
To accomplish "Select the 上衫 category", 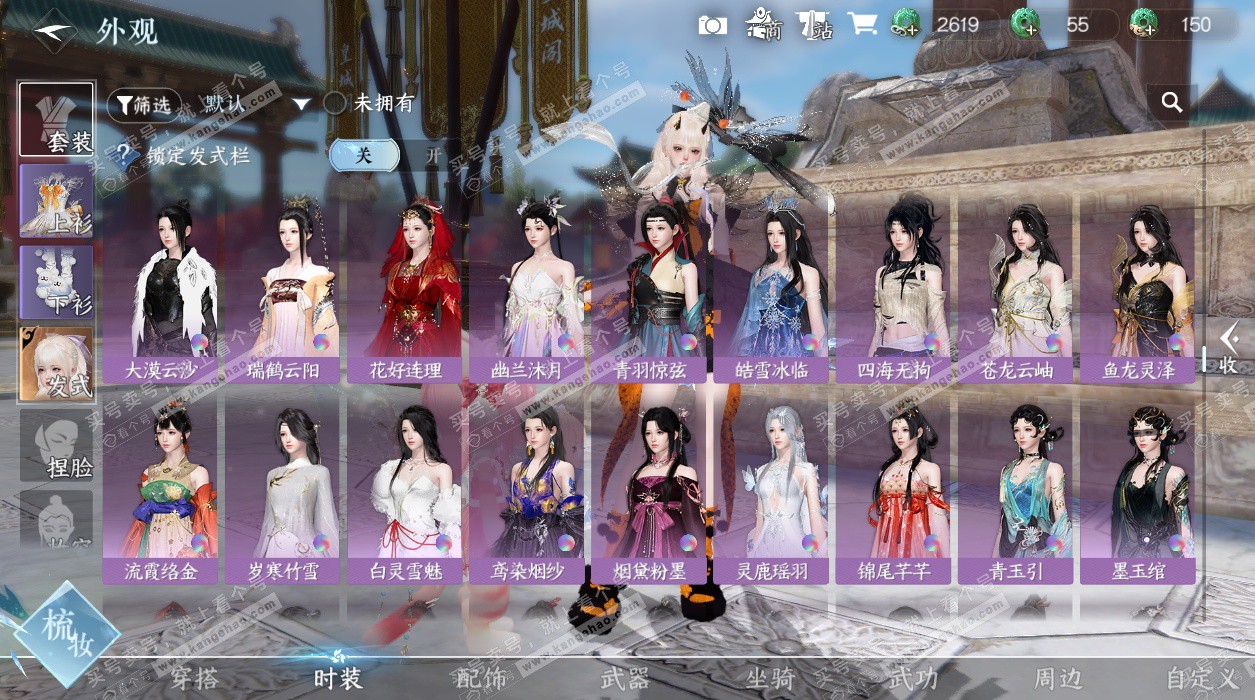I will (x=57, y=201).
